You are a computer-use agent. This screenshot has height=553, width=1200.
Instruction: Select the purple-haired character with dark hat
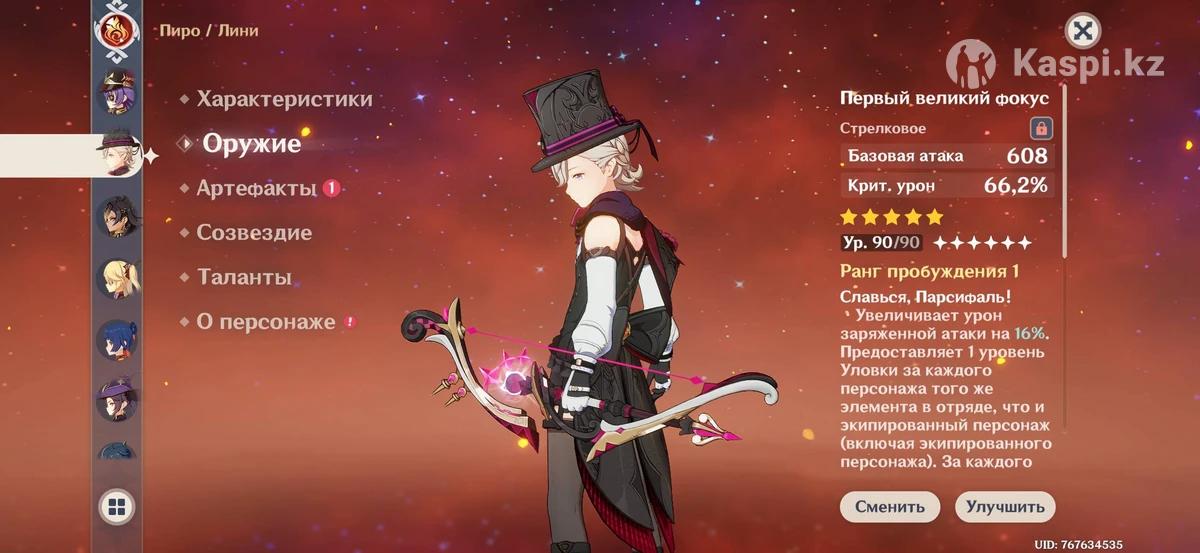[116, 92]
